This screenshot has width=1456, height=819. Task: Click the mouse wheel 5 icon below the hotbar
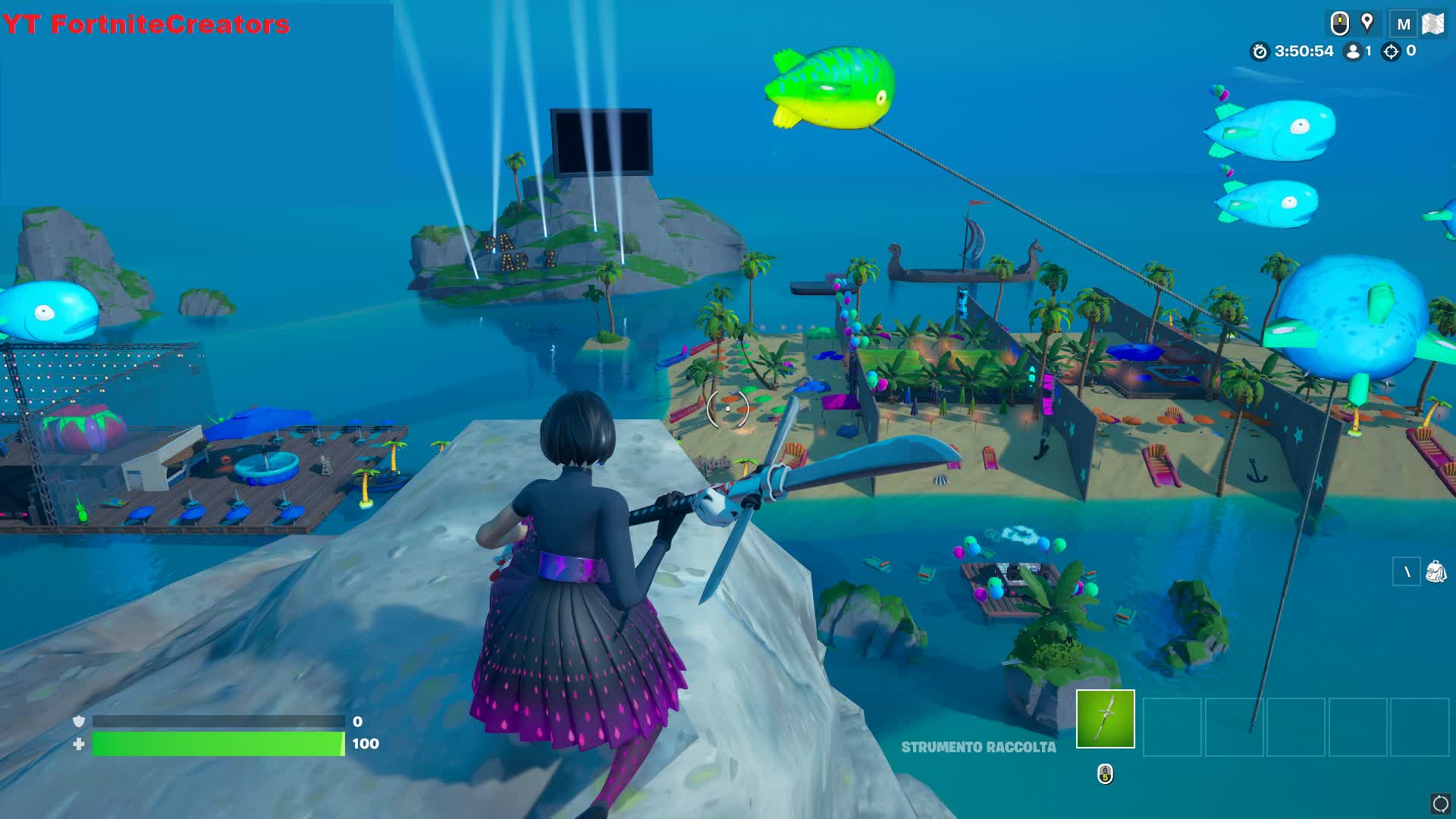click(1105, 774)
